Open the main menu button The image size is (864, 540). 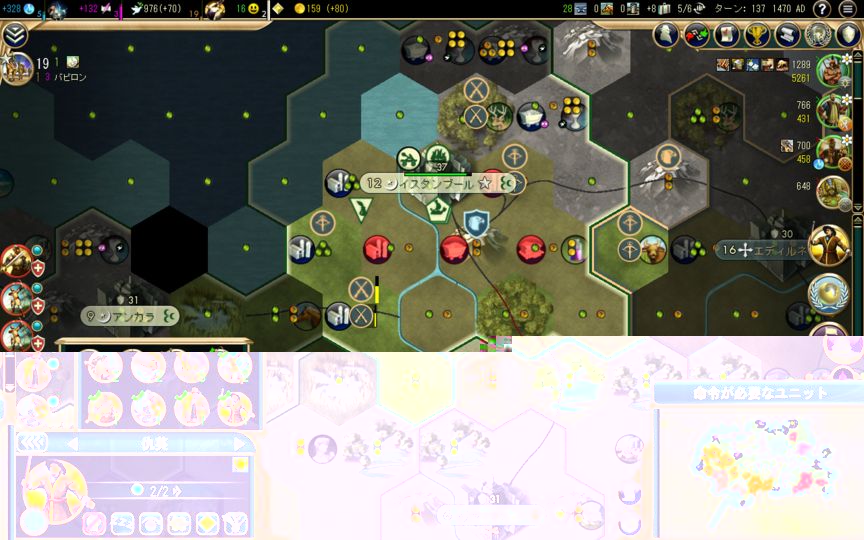click(x=848, y=9)
